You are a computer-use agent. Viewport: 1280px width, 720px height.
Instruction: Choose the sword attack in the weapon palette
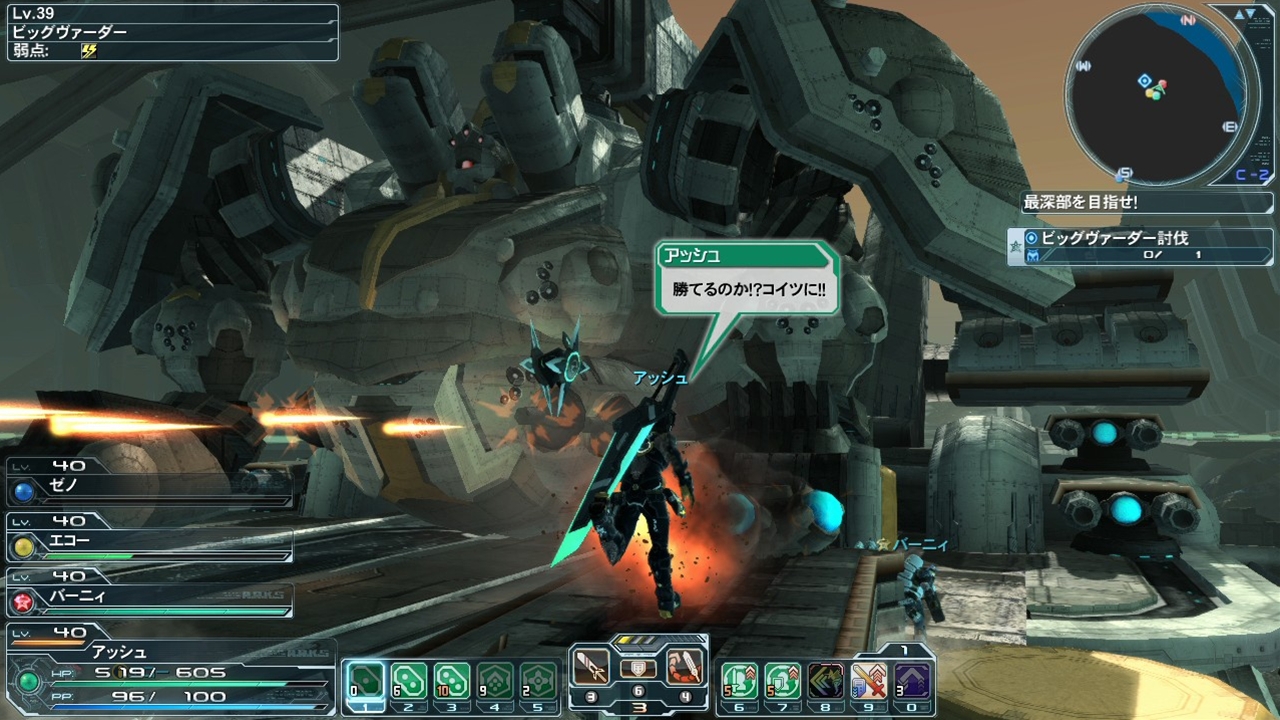pos(591,667)
